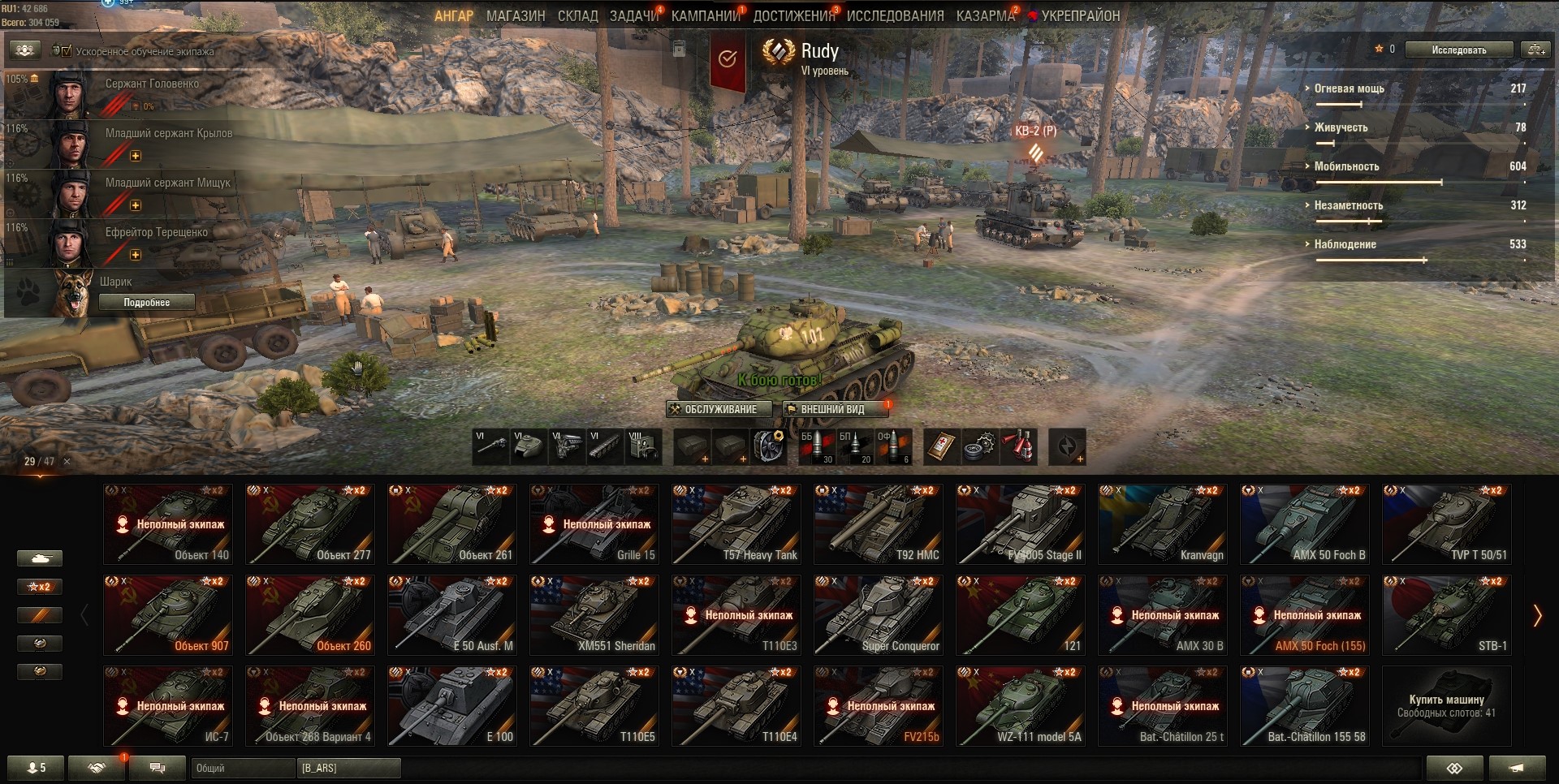The height and width of the screenshot is (784, 1559).
Task: Go to the КАЗАРМА barracks tab
Action: click(985, 15)
